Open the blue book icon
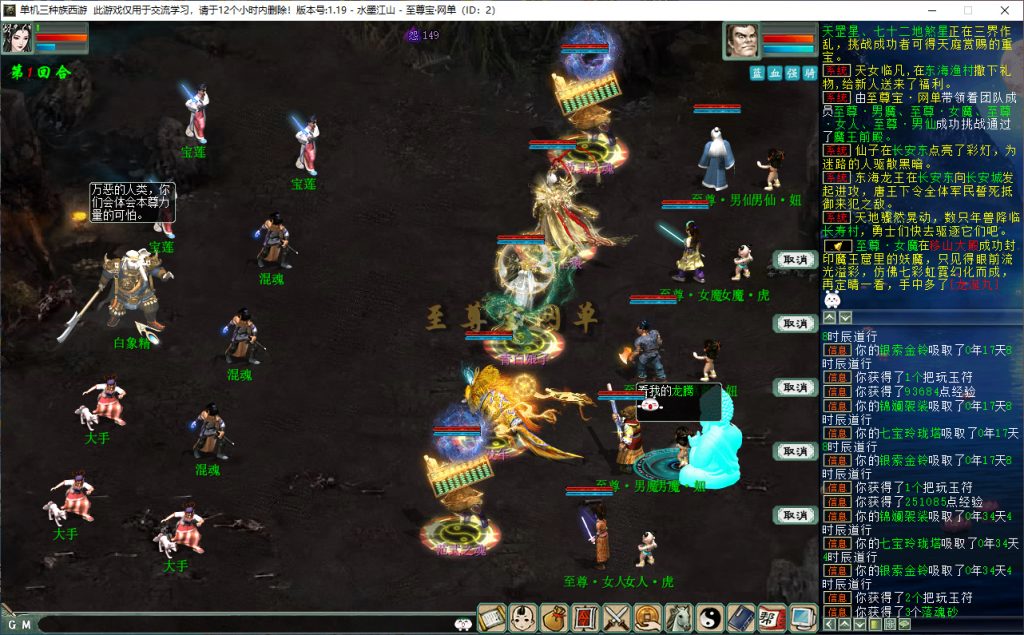Screen dimensions: 1024x635 click(741, 618)
